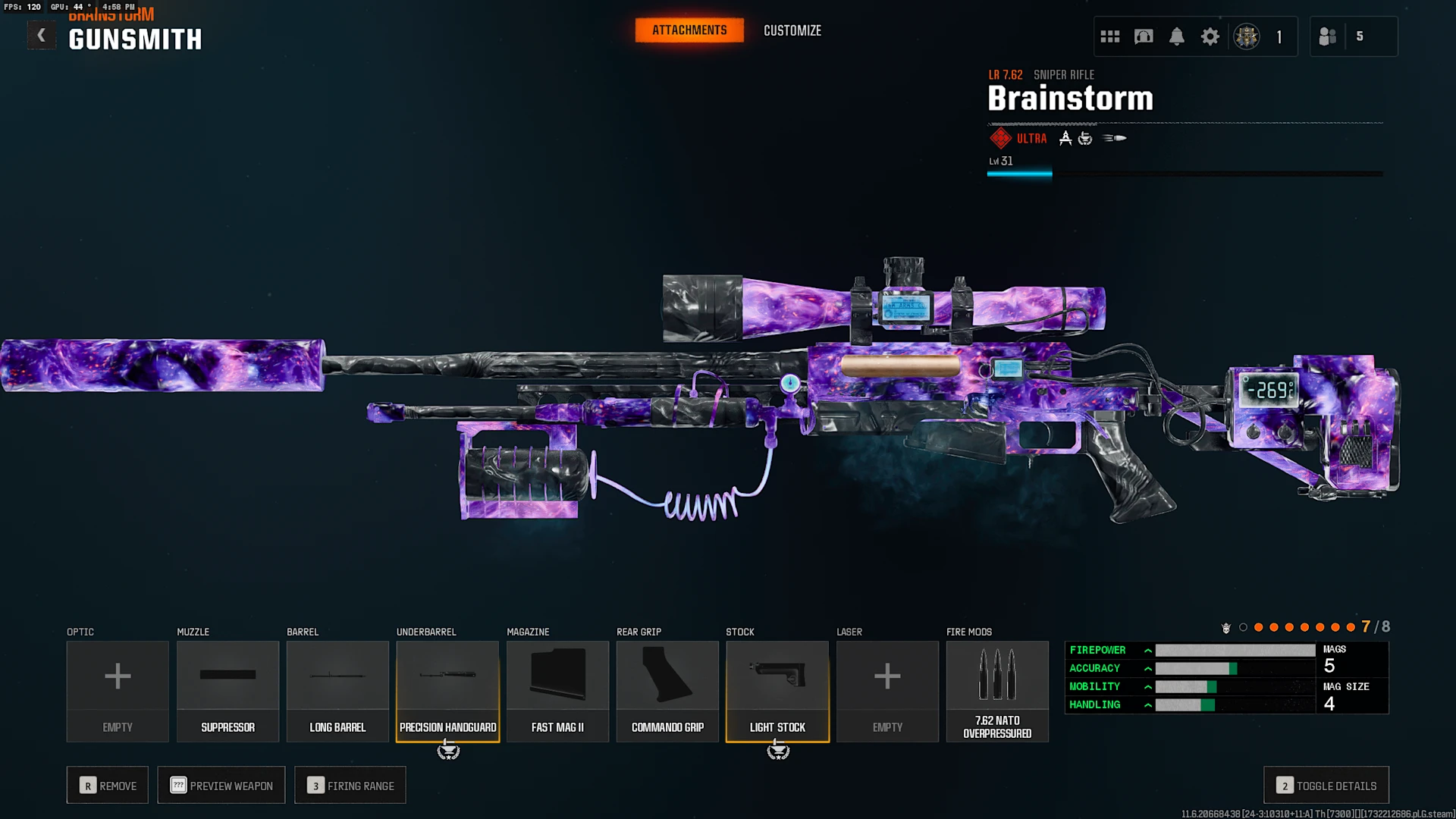Open the Commando Grip rear grip slot

pyautogui.click(x=667, y=691)
